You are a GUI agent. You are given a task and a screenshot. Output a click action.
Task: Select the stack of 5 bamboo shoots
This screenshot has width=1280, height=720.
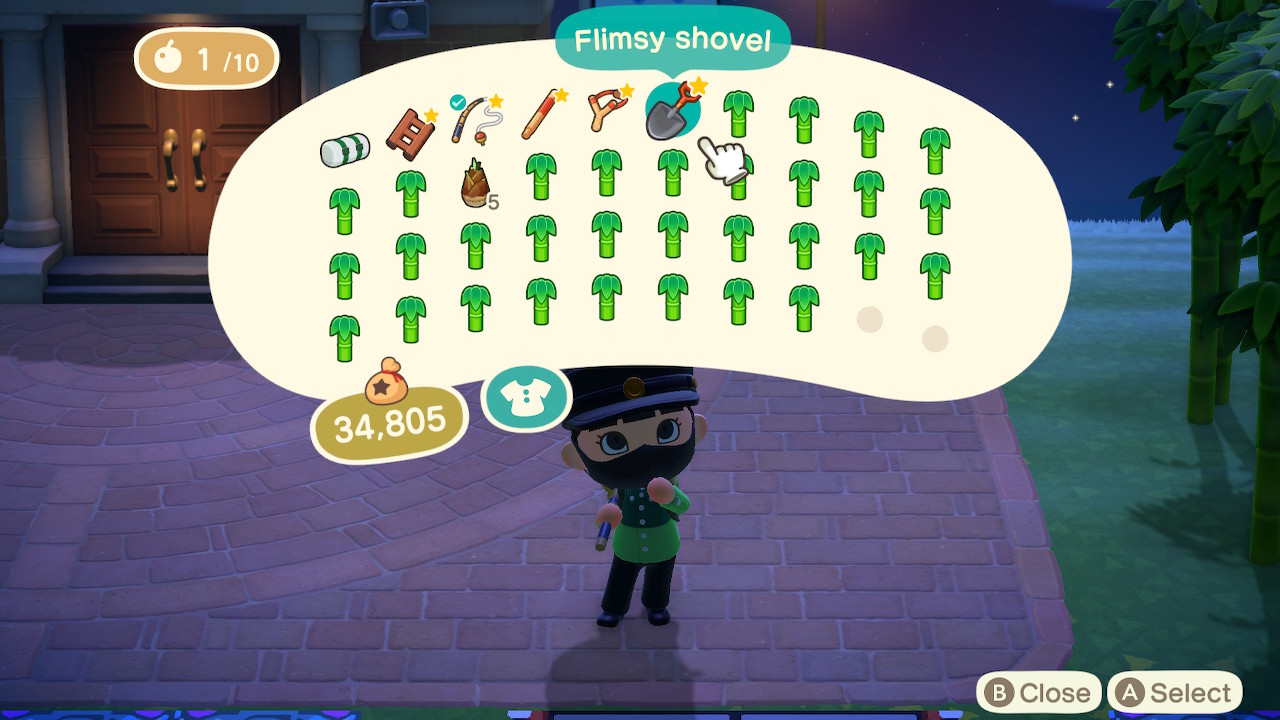476,183
